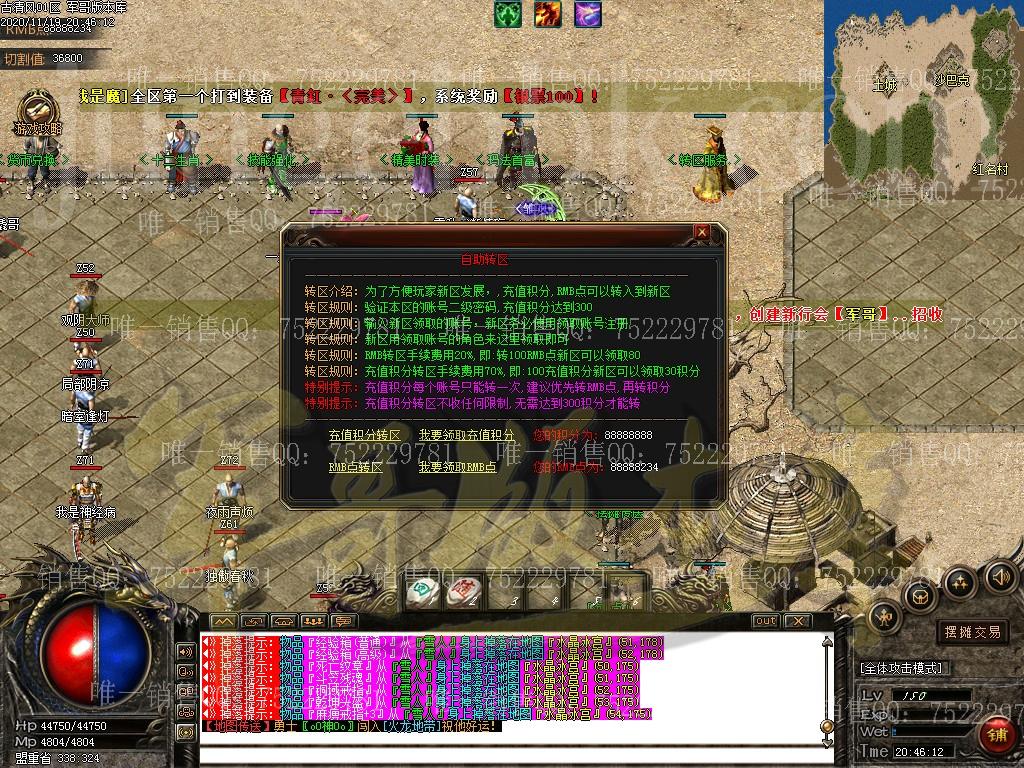This screenshot has width=1024, height=768.
Task: Close the 自助转区 dialog window
Action: click(702, 232)
